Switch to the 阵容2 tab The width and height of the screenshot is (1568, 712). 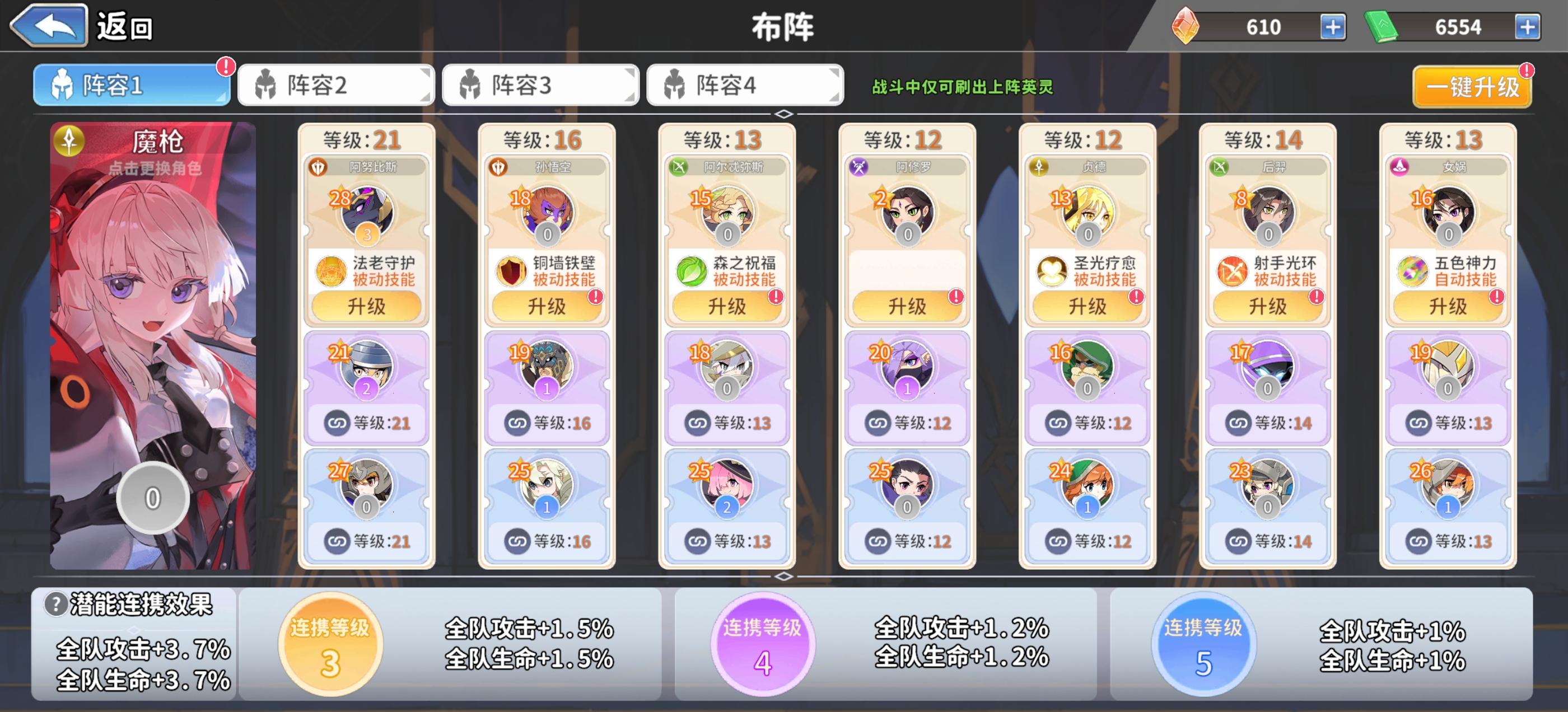335,85
